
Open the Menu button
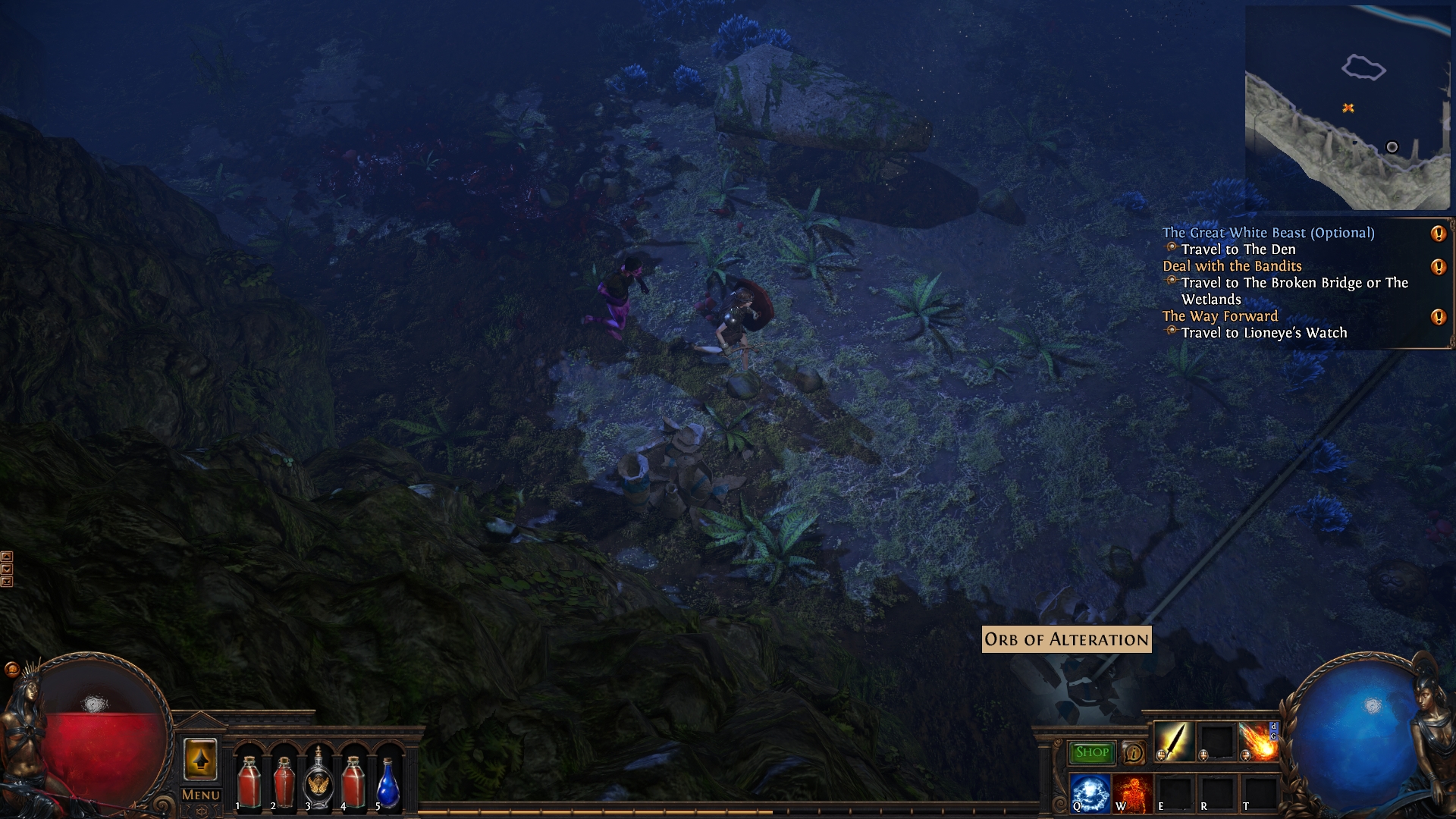coord(201,795)
